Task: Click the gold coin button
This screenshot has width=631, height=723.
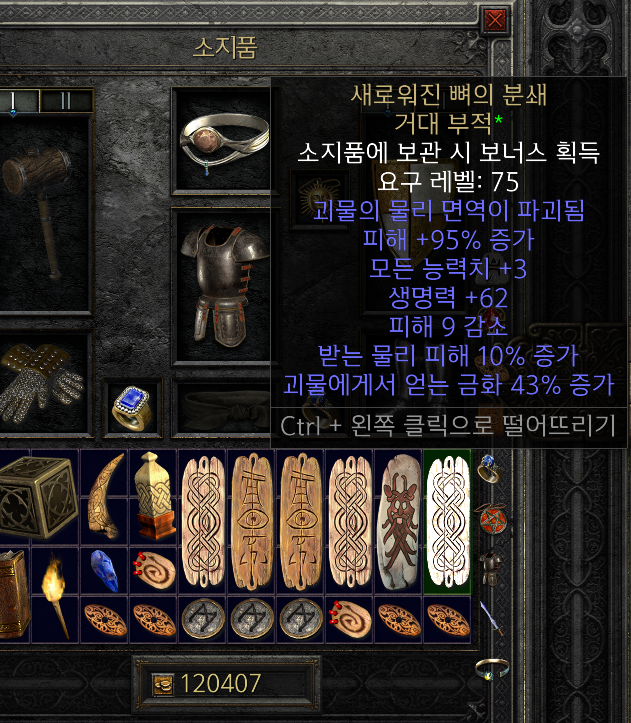Action: [162, 683]
